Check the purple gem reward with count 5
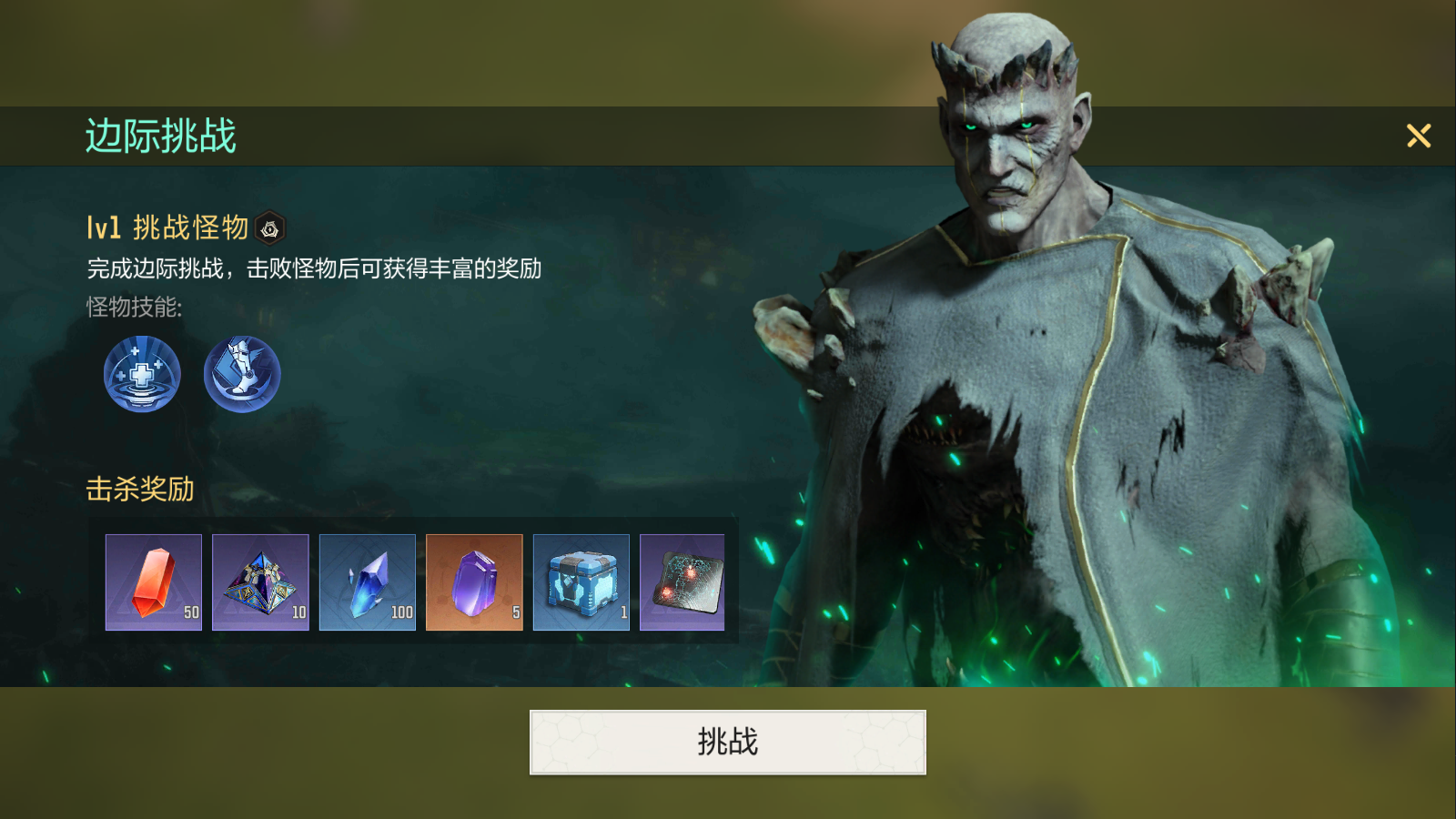 click(x=474, y=582)
